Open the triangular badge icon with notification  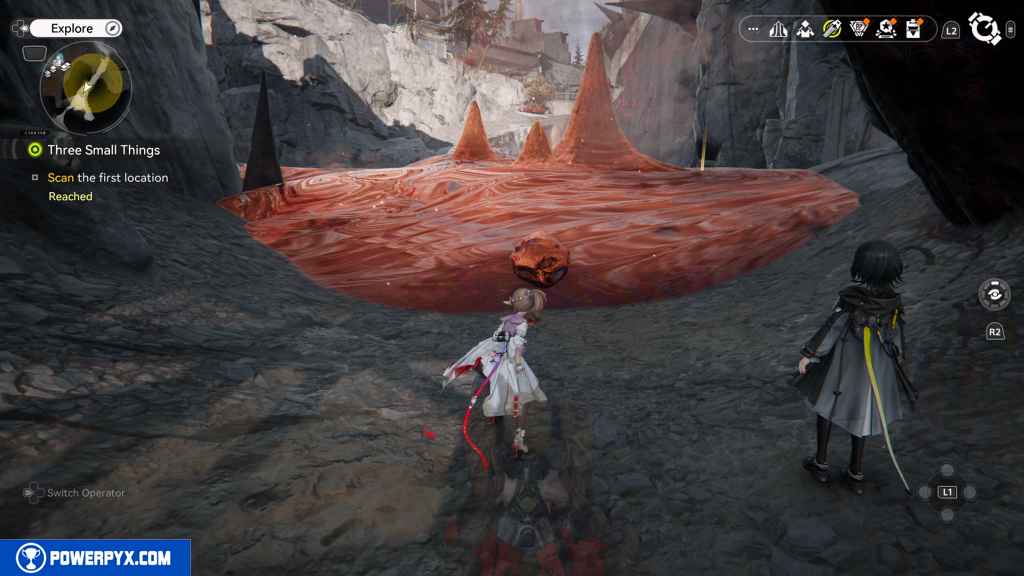click(x=858, y=30)
